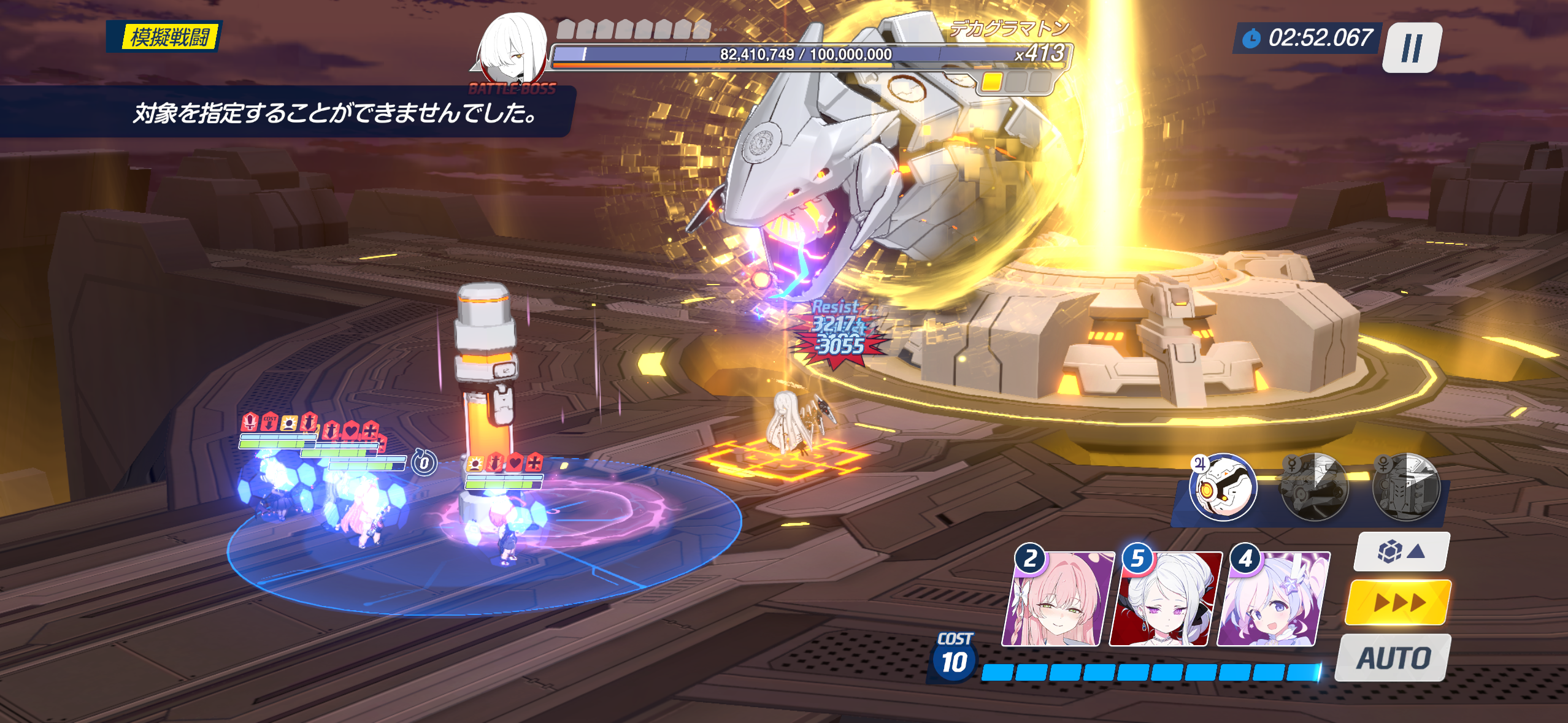Select the highlighted white robot phase icon
The image size is (1568, 723).
pos(1223,488)
